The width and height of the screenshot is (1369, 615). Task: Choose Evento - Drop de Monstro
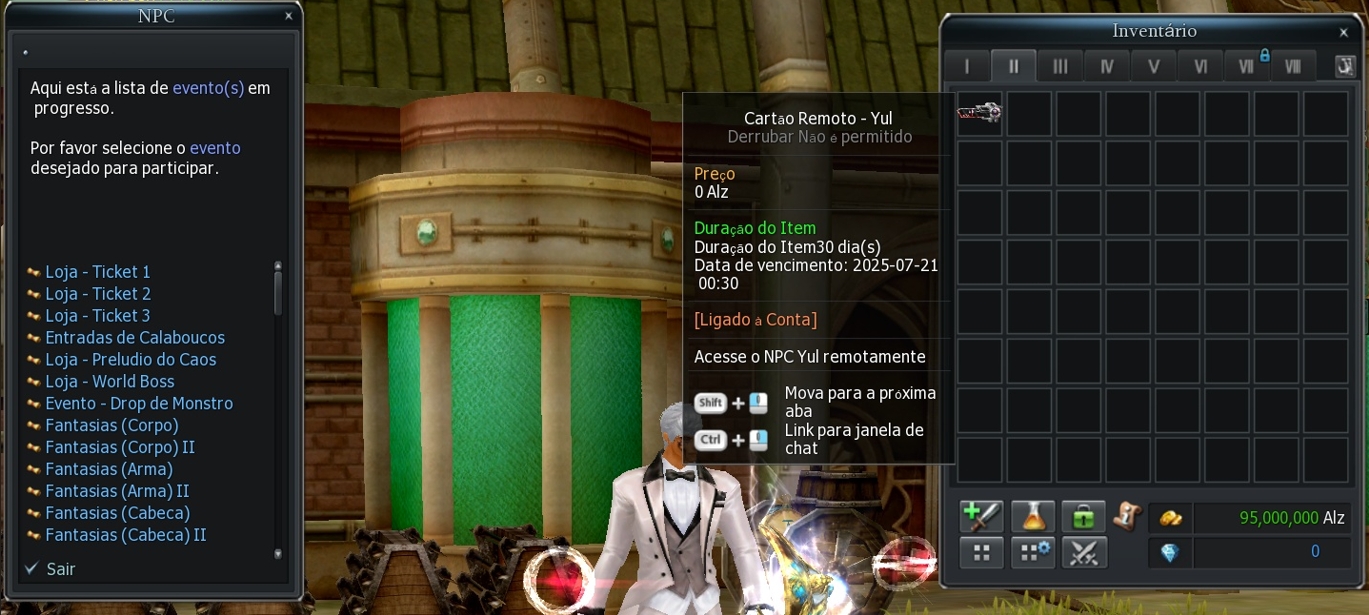tap(138, 404)
